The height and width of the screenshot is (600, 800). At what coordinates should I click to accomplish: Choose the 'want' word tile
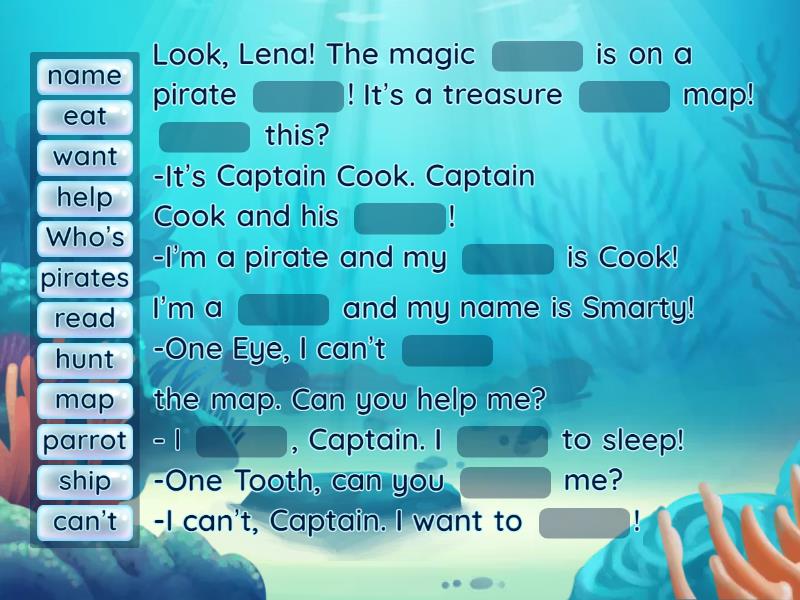[85, 157]
